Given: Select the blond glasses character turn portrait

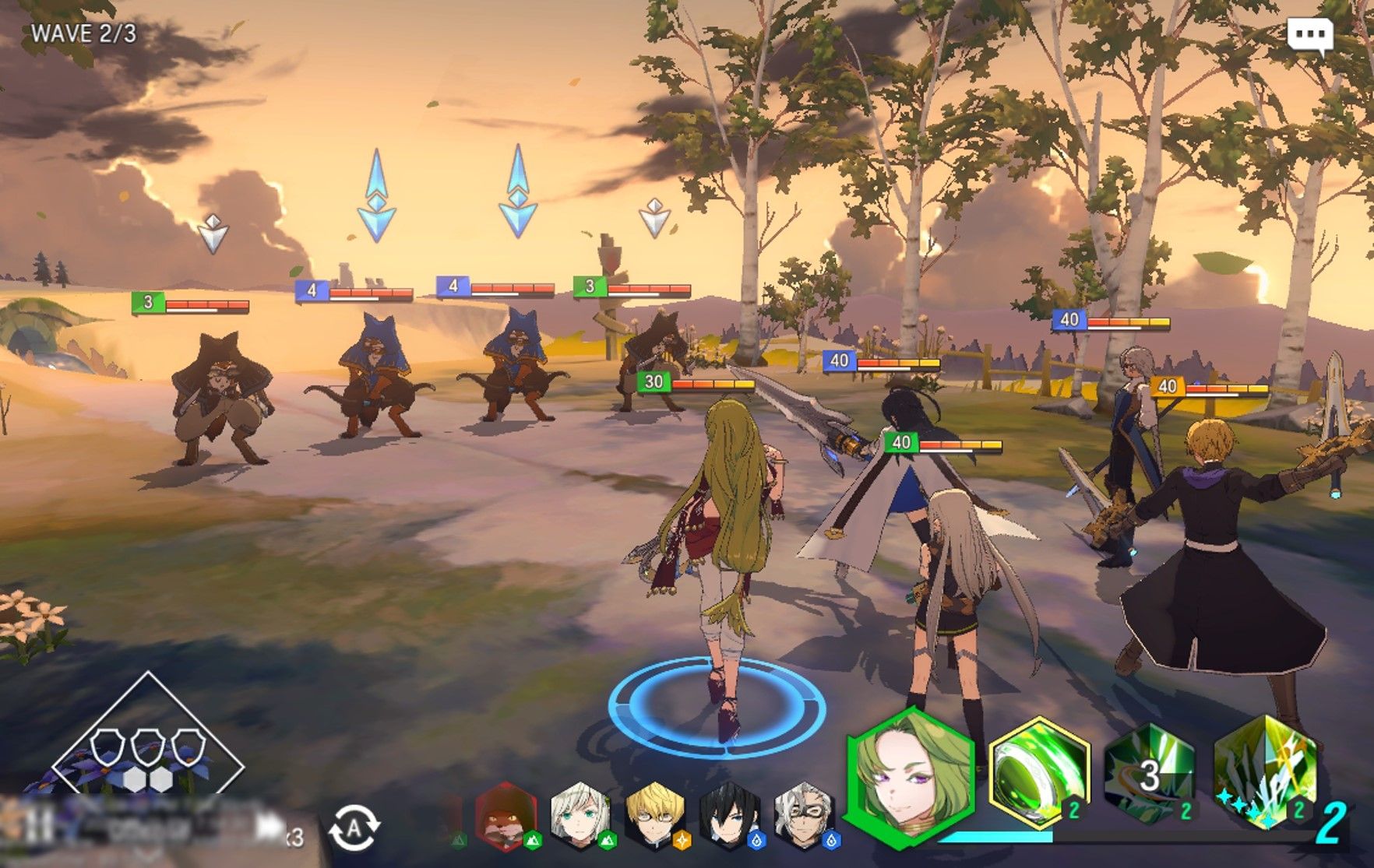Looking at the screenshot, I should [656, 817].
